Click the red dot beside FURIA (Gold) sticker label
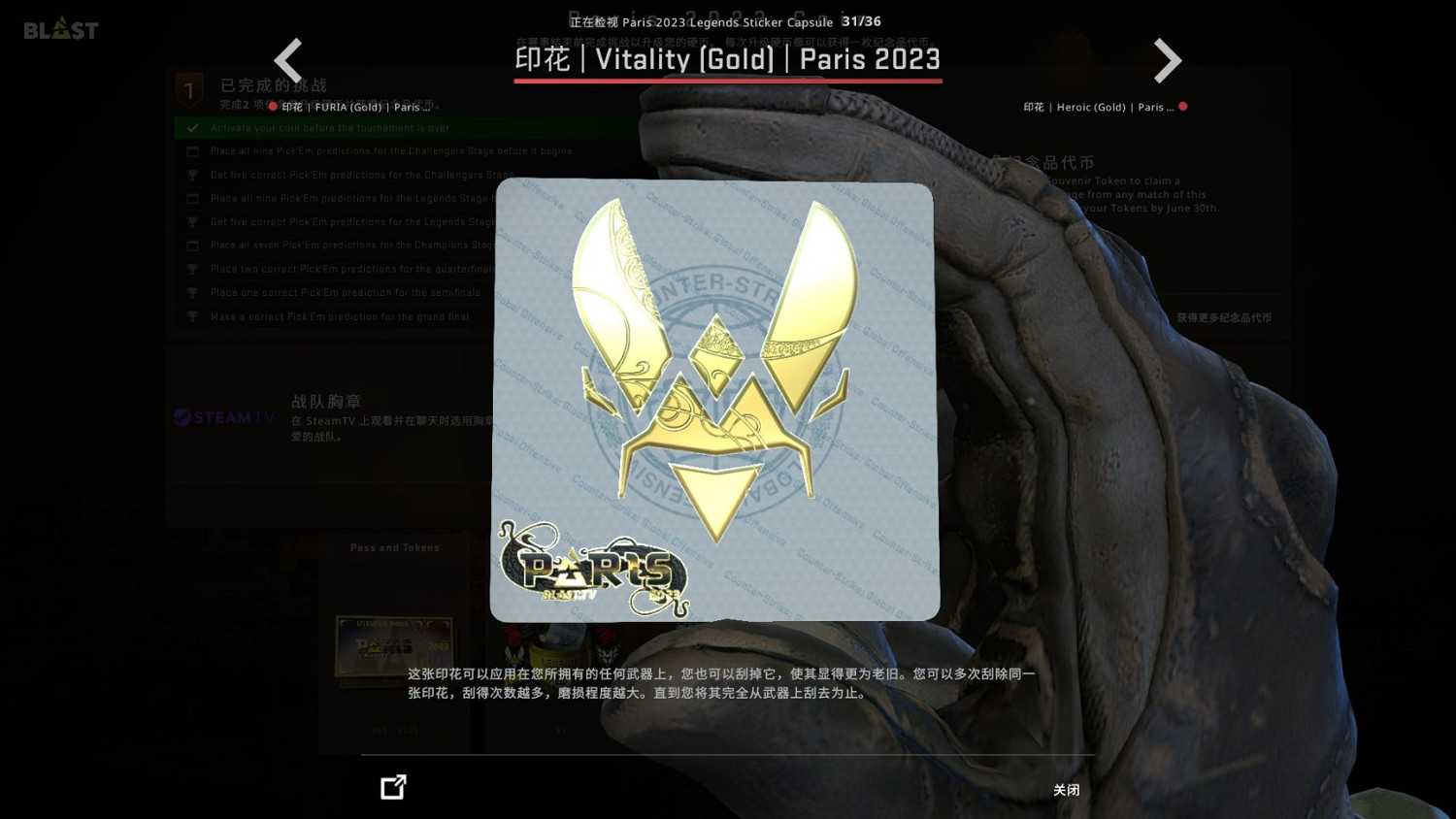The image size is (1456, 819). click(272, 107)
